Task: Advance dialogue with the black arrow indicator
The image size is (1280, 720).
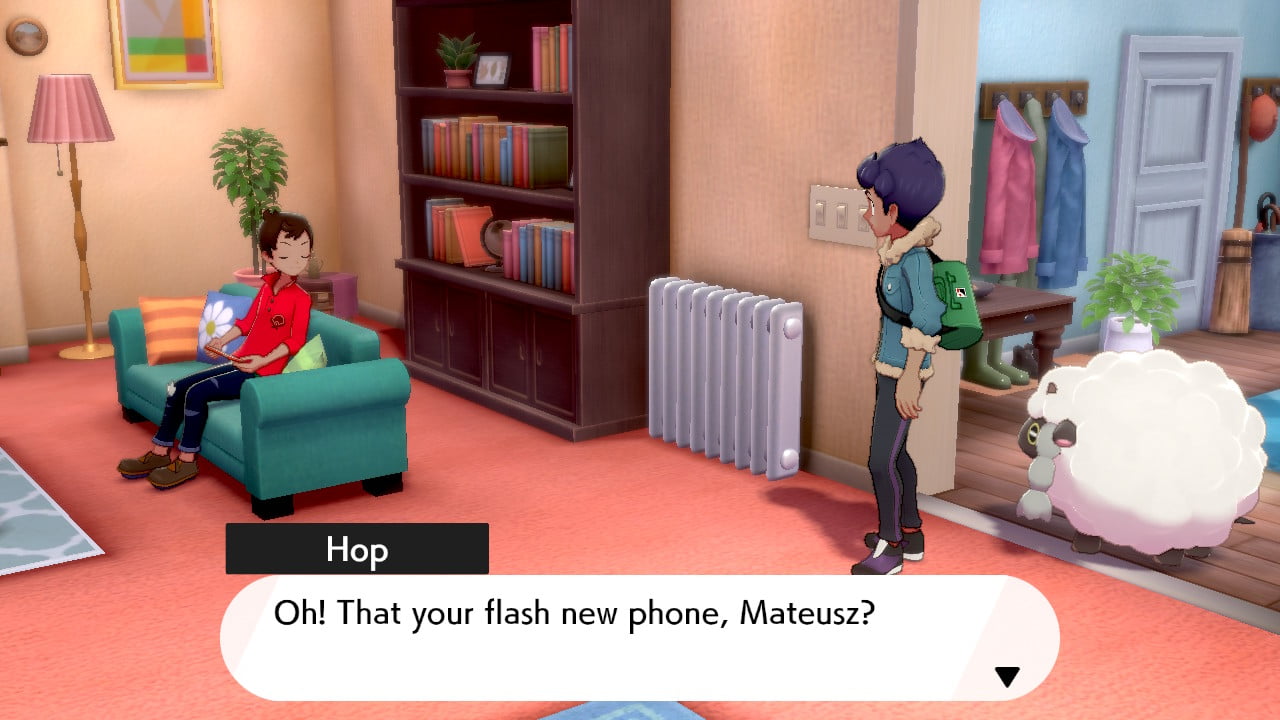Action: click(1006, 677)
